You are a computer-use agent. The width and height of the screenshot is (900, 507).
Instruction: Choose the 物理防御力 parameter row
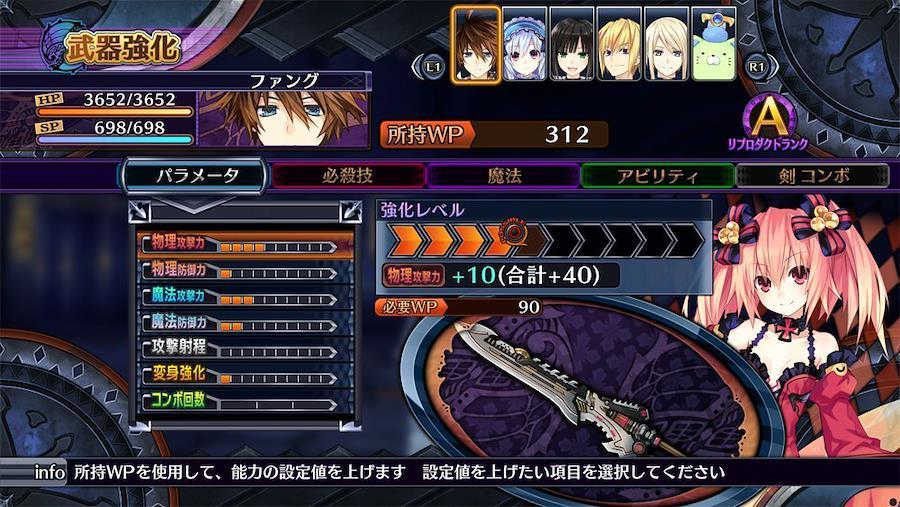point(245,270)
